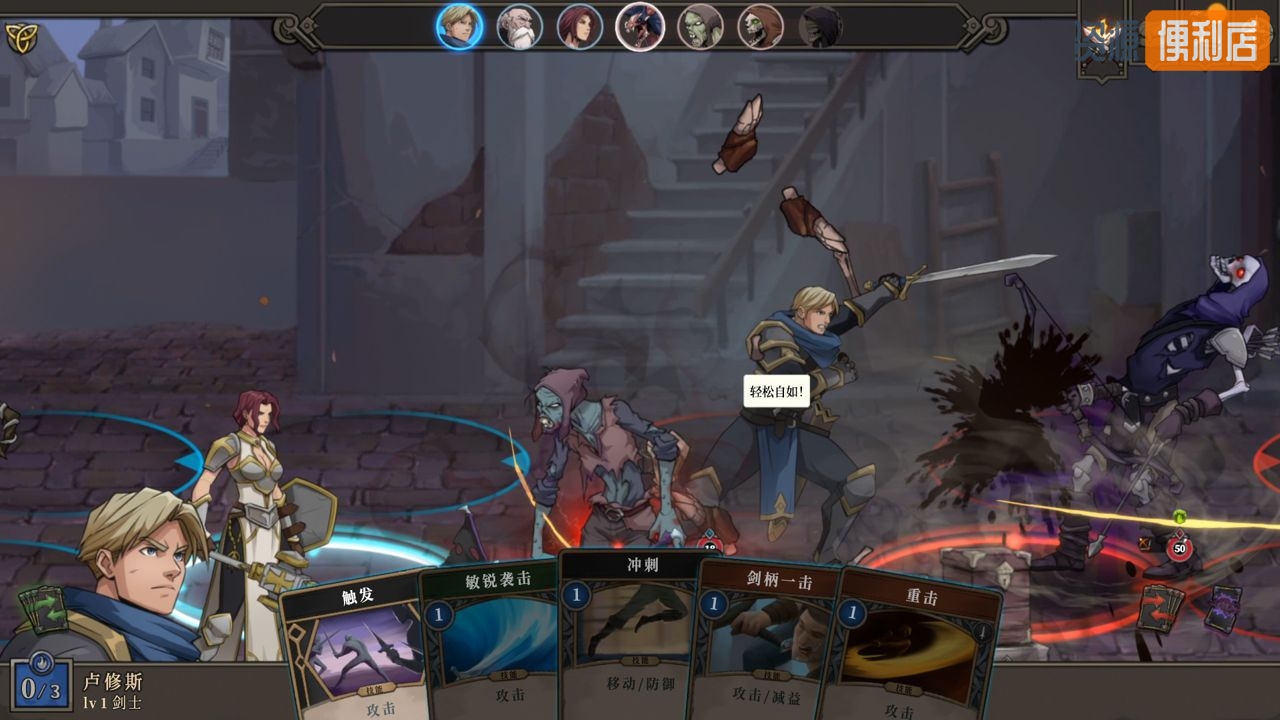Click the orange 便利店 overlay badge
The height and width of the screenshot is (720, 1280).
click(1207, 40)
